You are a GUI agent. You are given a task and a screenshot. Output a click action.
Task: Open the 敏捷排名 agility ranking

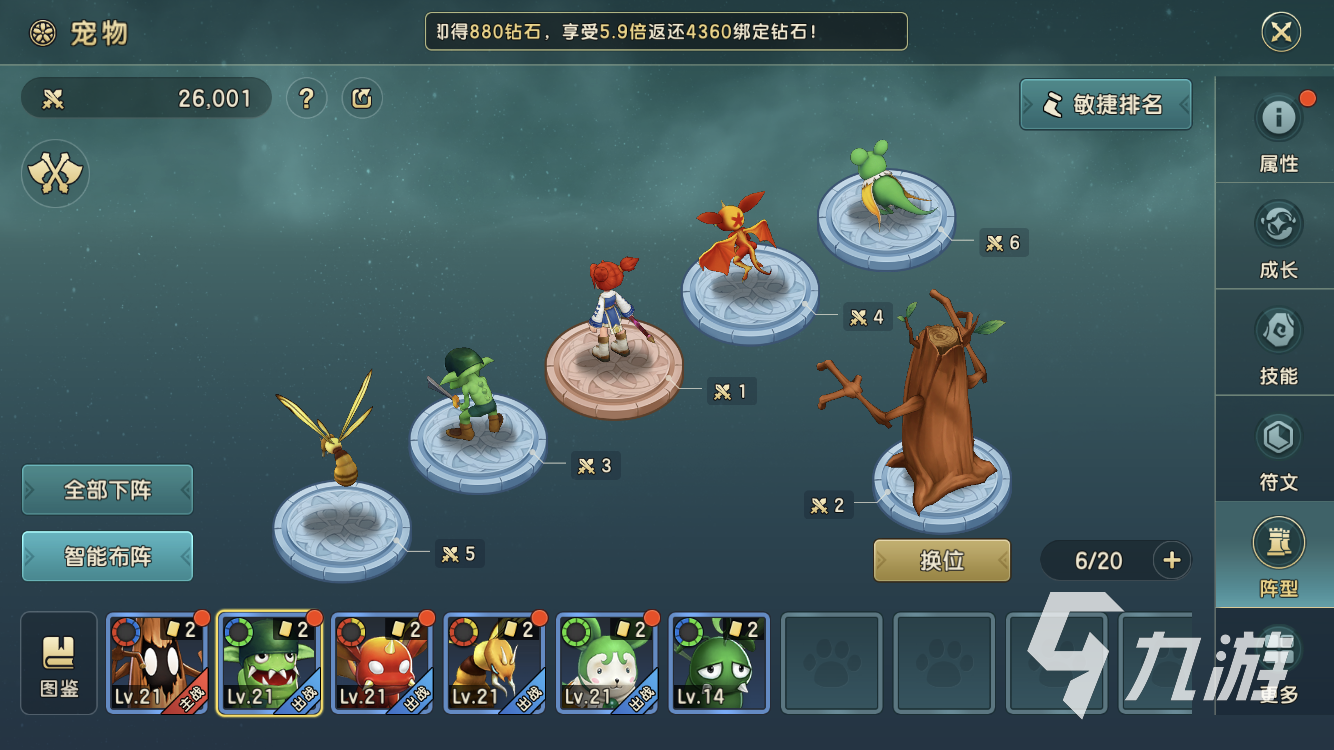point(1106,105)
